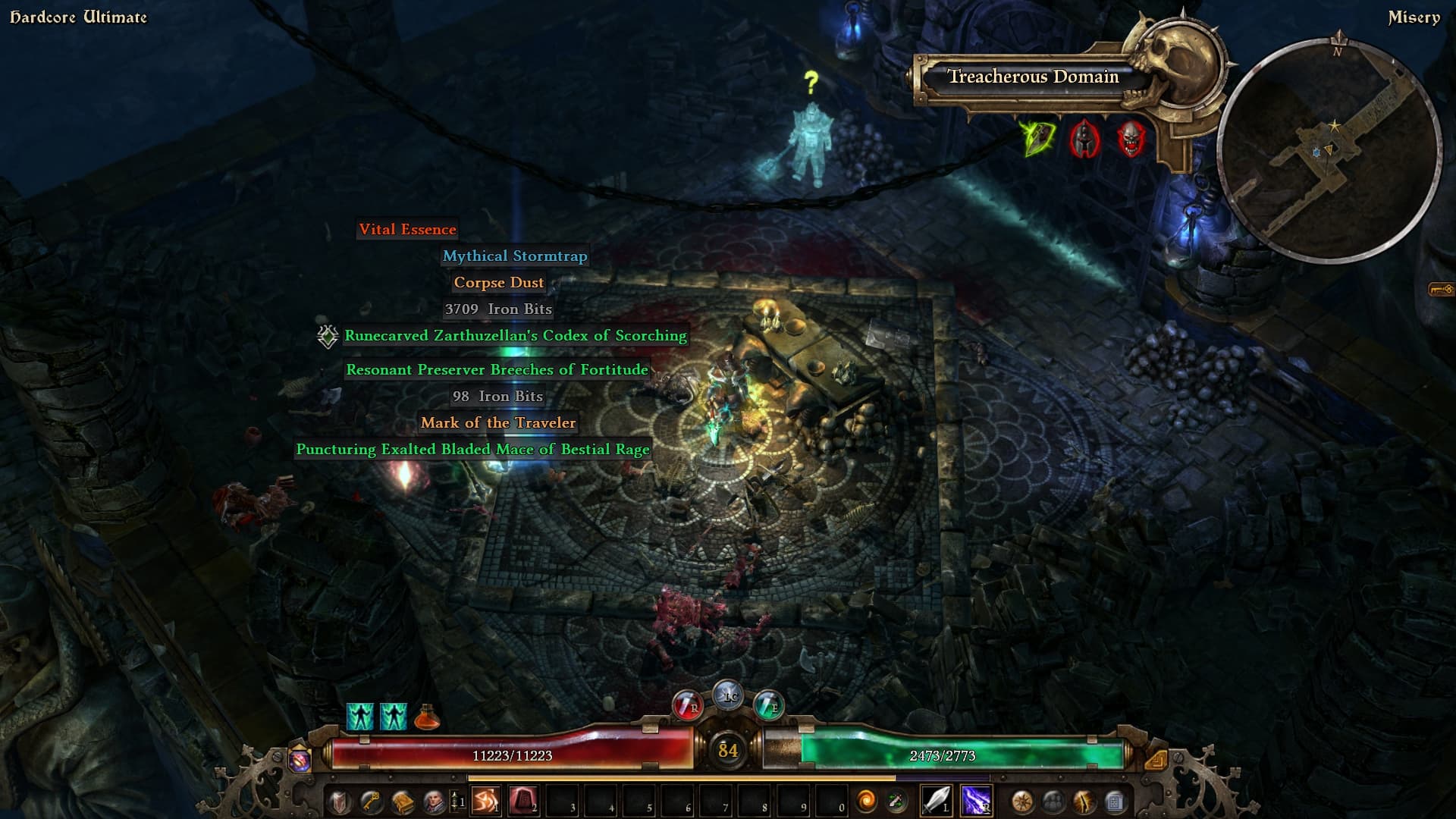Pick up the Corpse Dust label
The image size is (1456, 819).
(x=498, y=283)
